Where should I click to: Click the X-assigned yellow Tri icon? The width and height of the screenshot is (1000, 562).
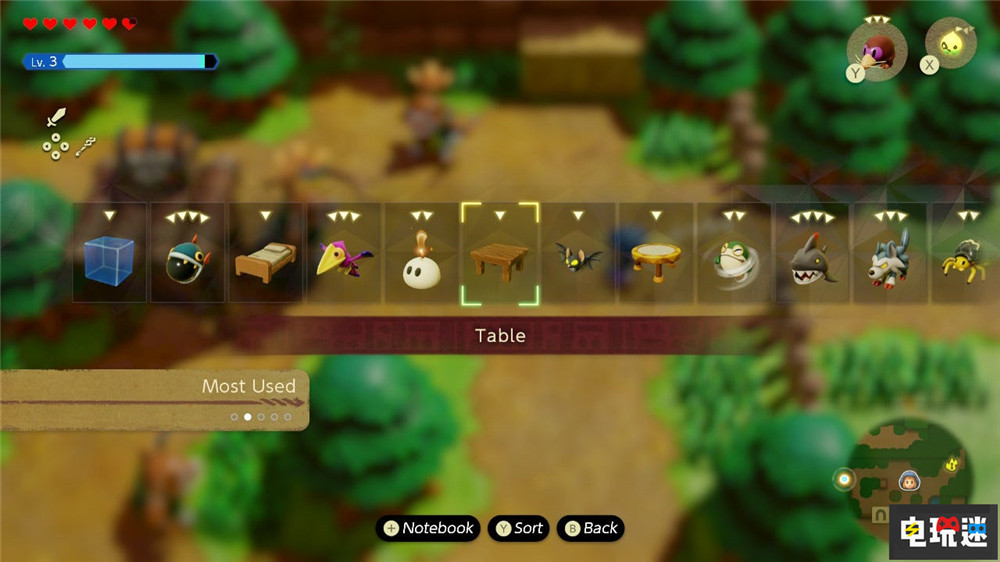[x=949, y=46]
